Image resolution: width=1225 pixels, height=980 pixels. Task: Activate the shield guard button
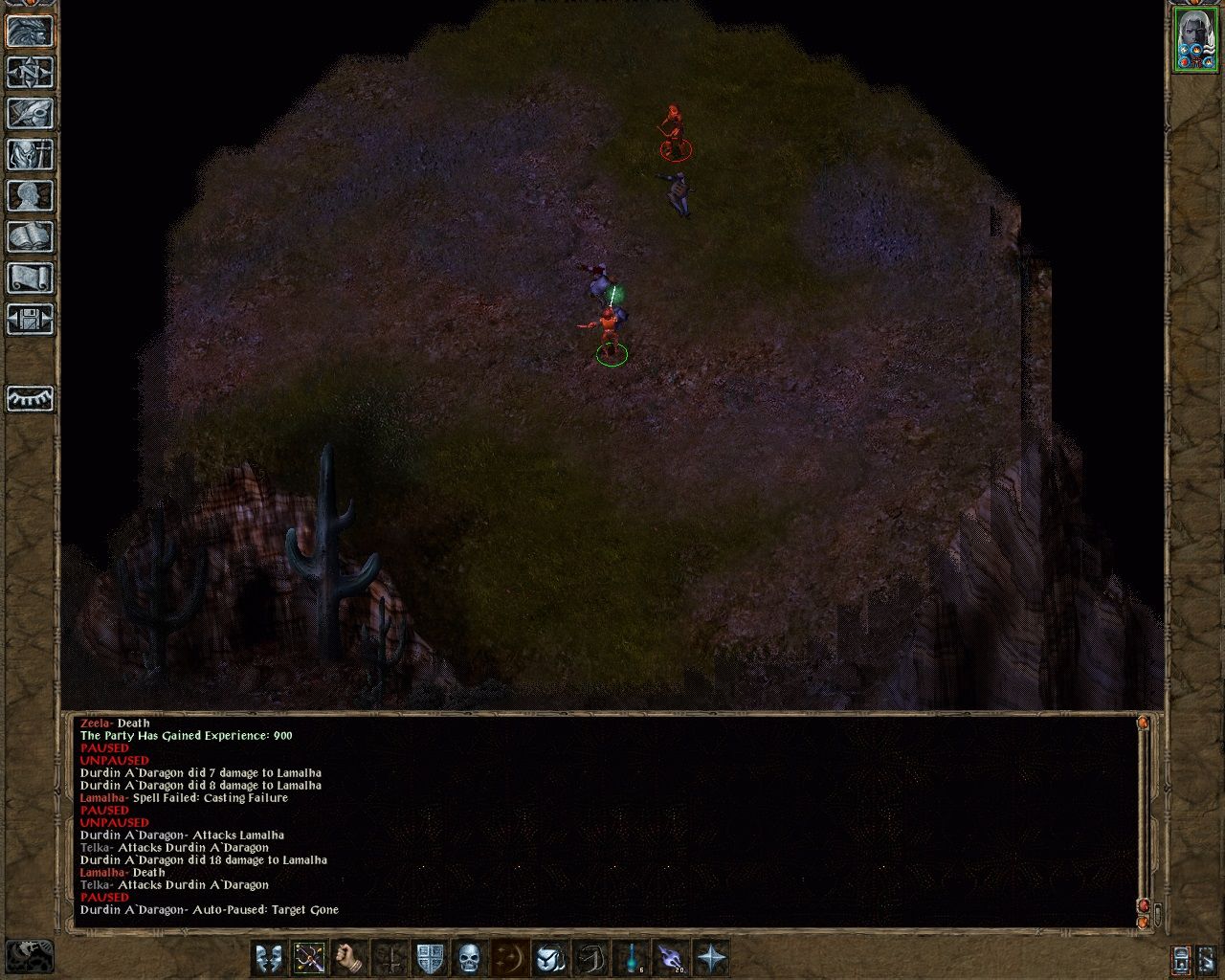(431, 958)
